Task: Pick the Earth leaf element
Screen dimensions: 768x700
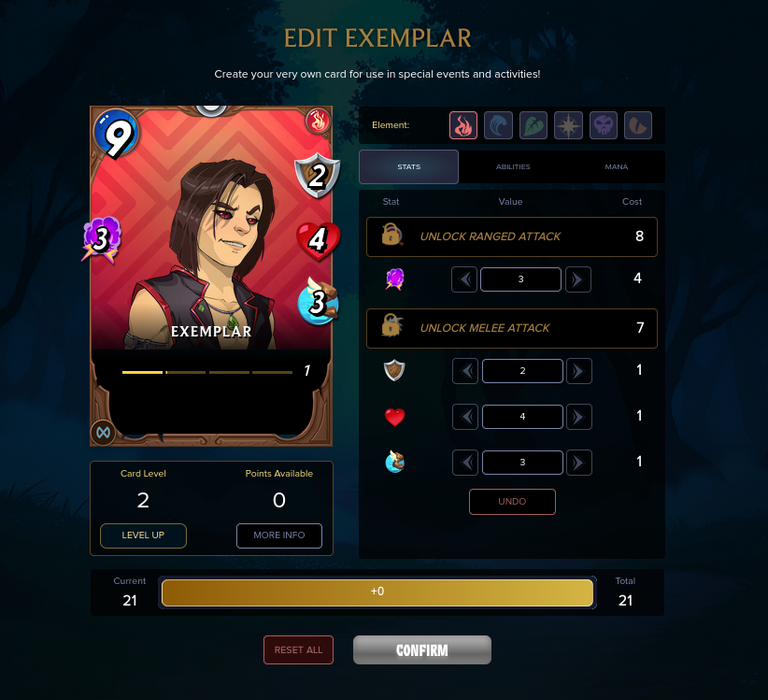Action: pos(533,125)
